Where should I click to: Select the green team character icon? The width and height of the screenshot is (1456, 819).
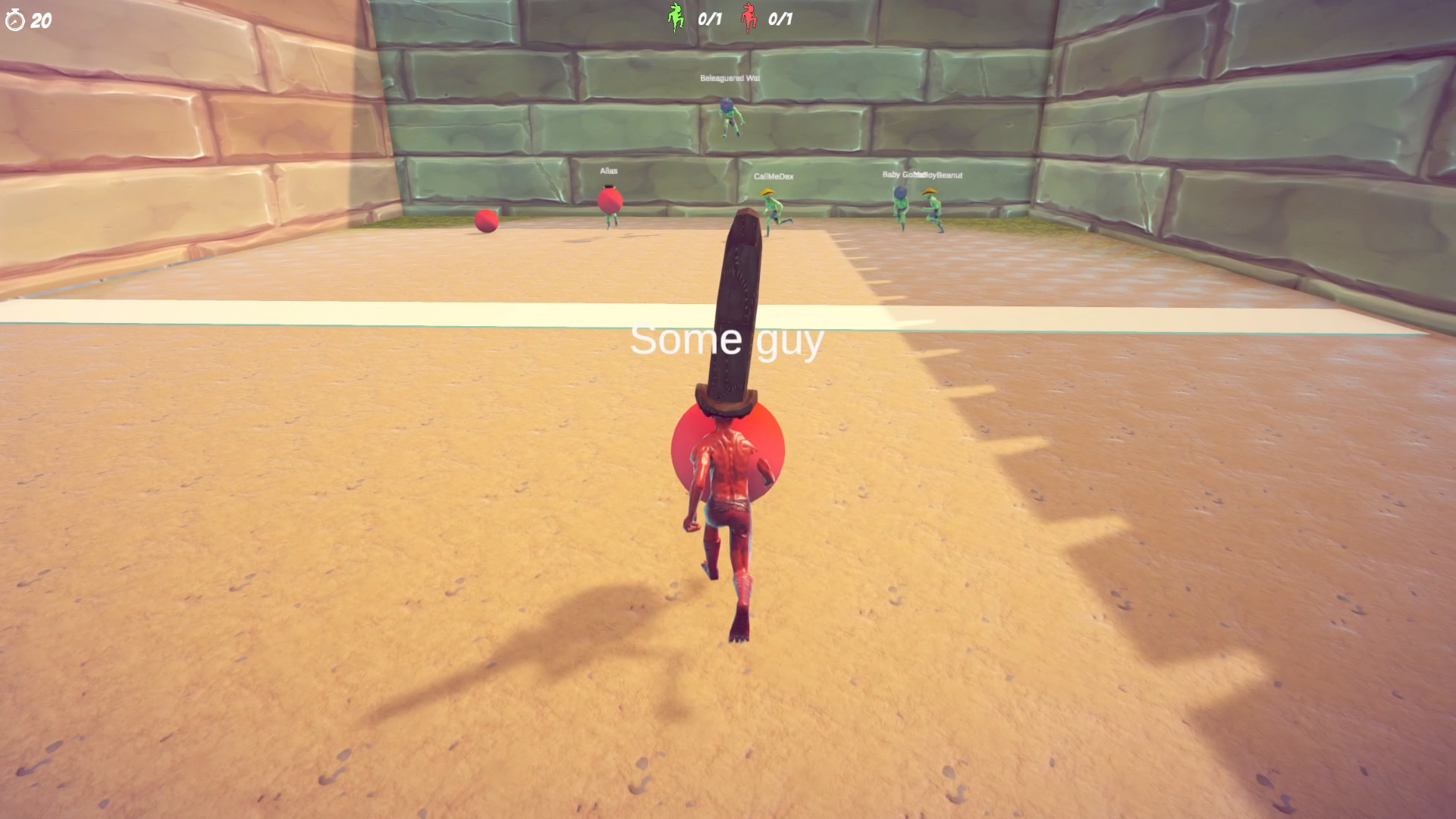[x=673, y=17]
